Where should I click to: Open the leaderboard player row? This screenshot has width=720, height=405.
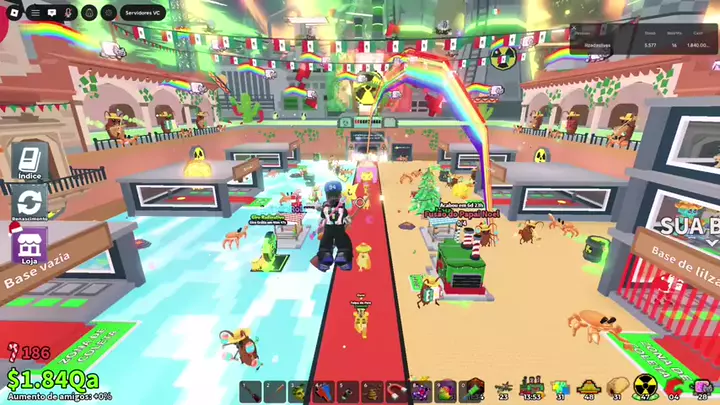(640, 45)
